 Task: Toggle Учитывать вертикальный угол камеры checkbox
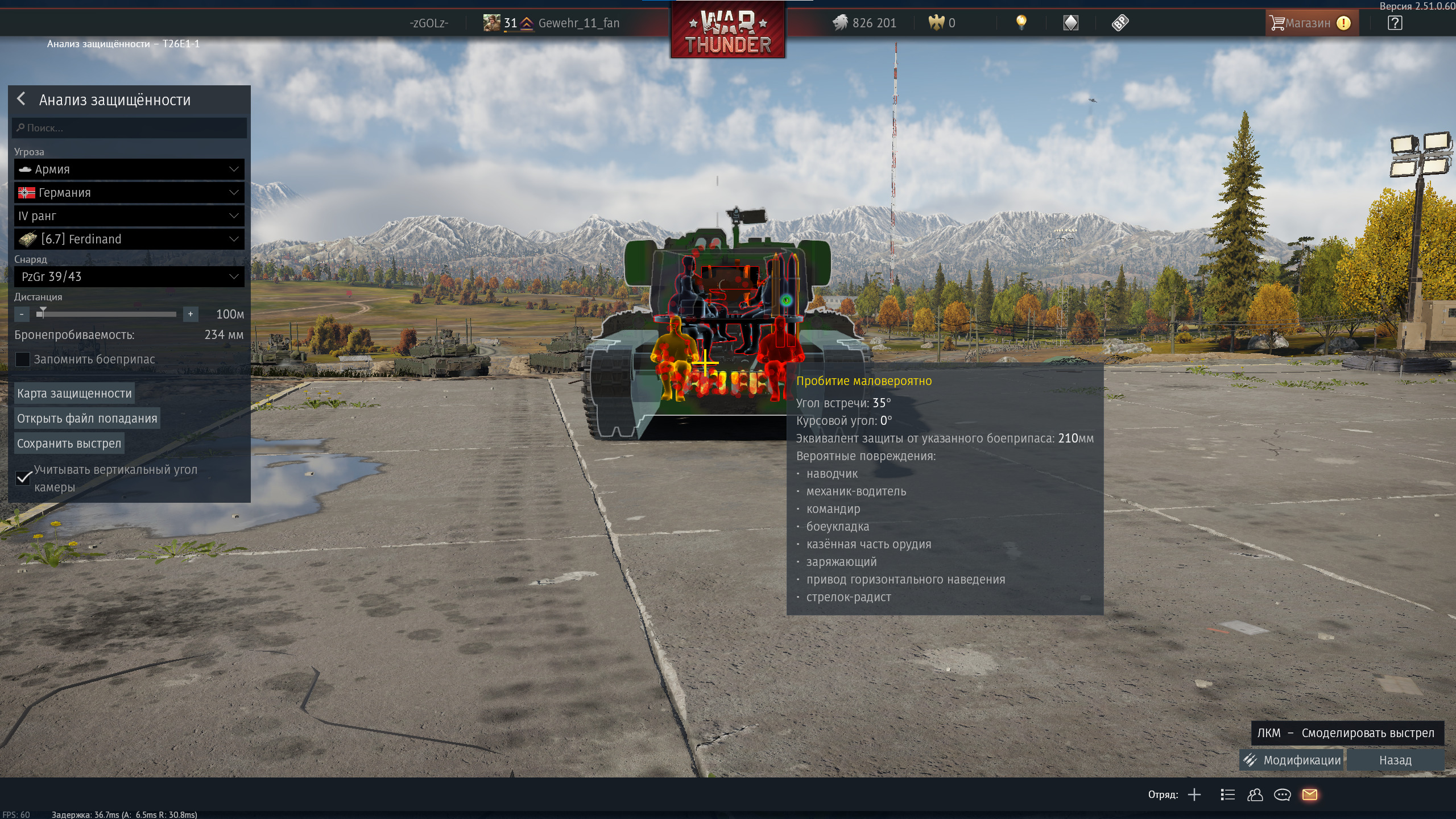(23, 478)
